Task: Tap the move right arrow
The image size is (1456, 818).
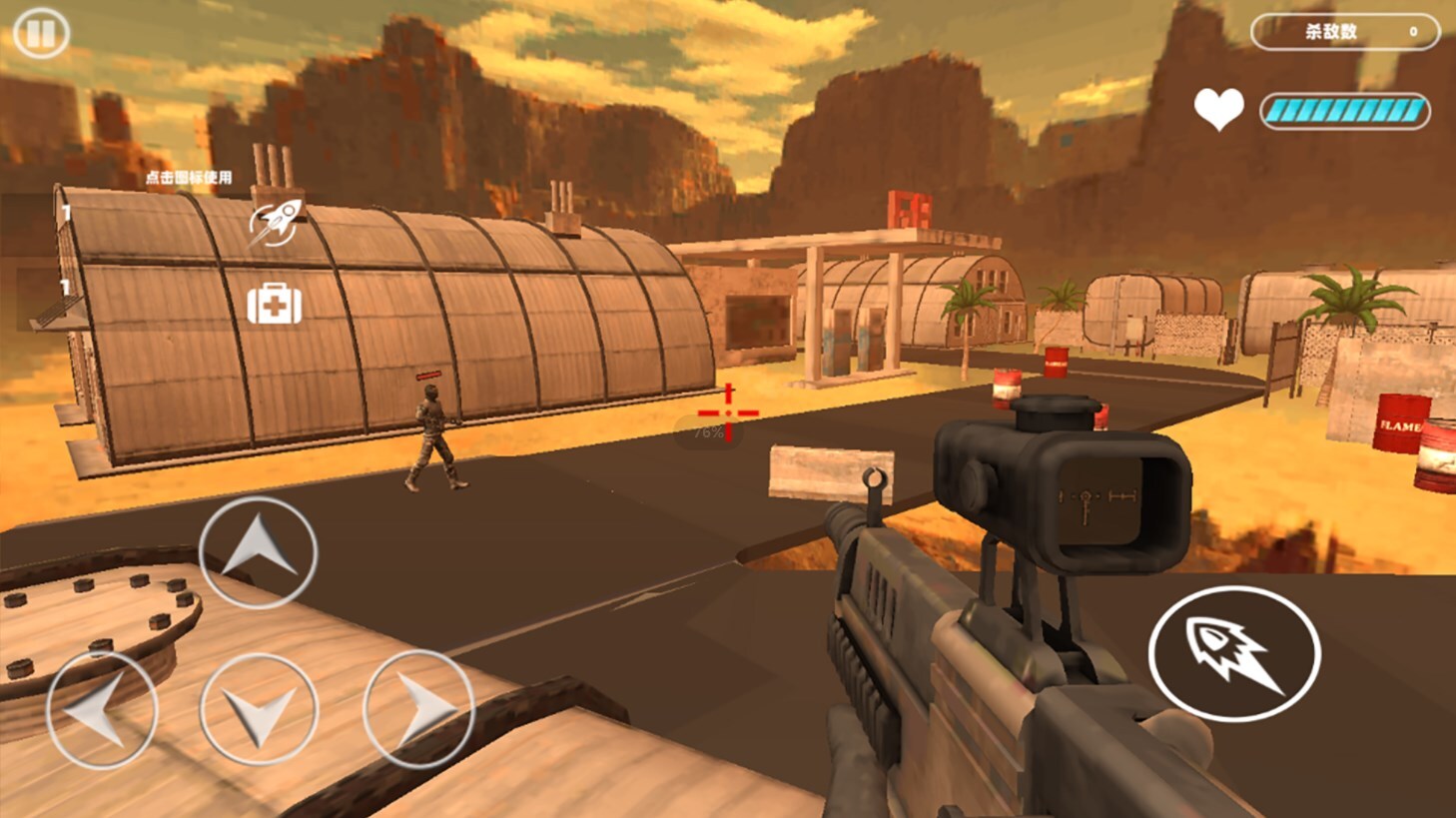Action: [x=418, y=708]
